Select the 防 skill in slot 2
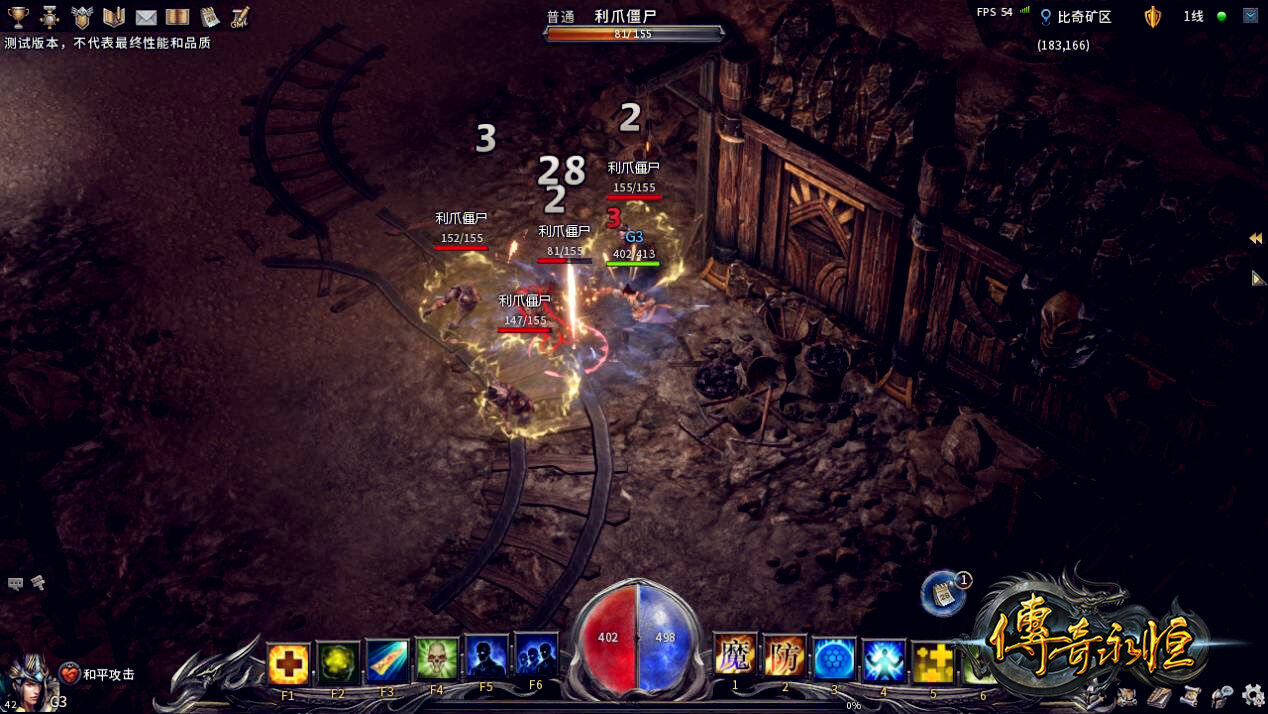Viewport: 1268px width, 714px height. [785, 657]
